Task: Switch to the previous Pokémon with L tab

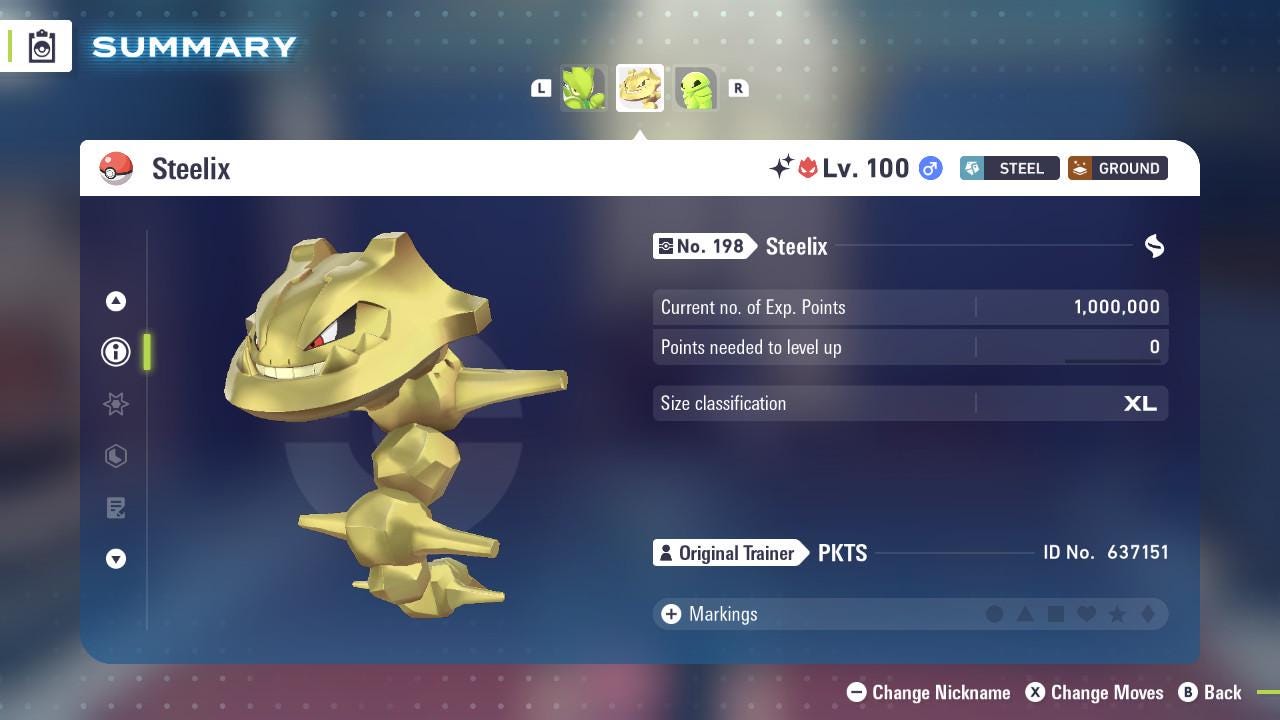Action: tap(541, 88)
